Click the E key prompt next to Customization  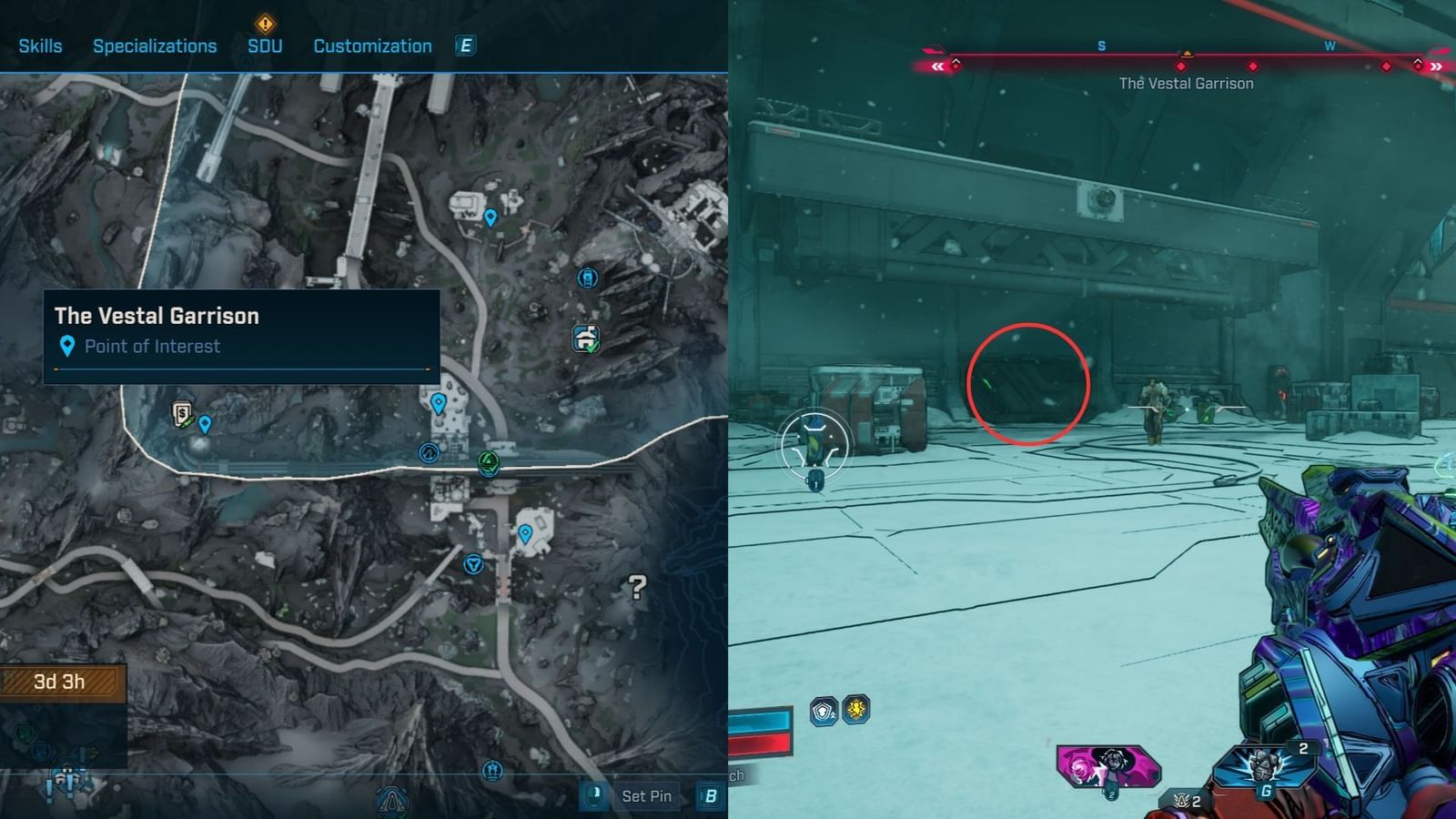click(465, 45)
